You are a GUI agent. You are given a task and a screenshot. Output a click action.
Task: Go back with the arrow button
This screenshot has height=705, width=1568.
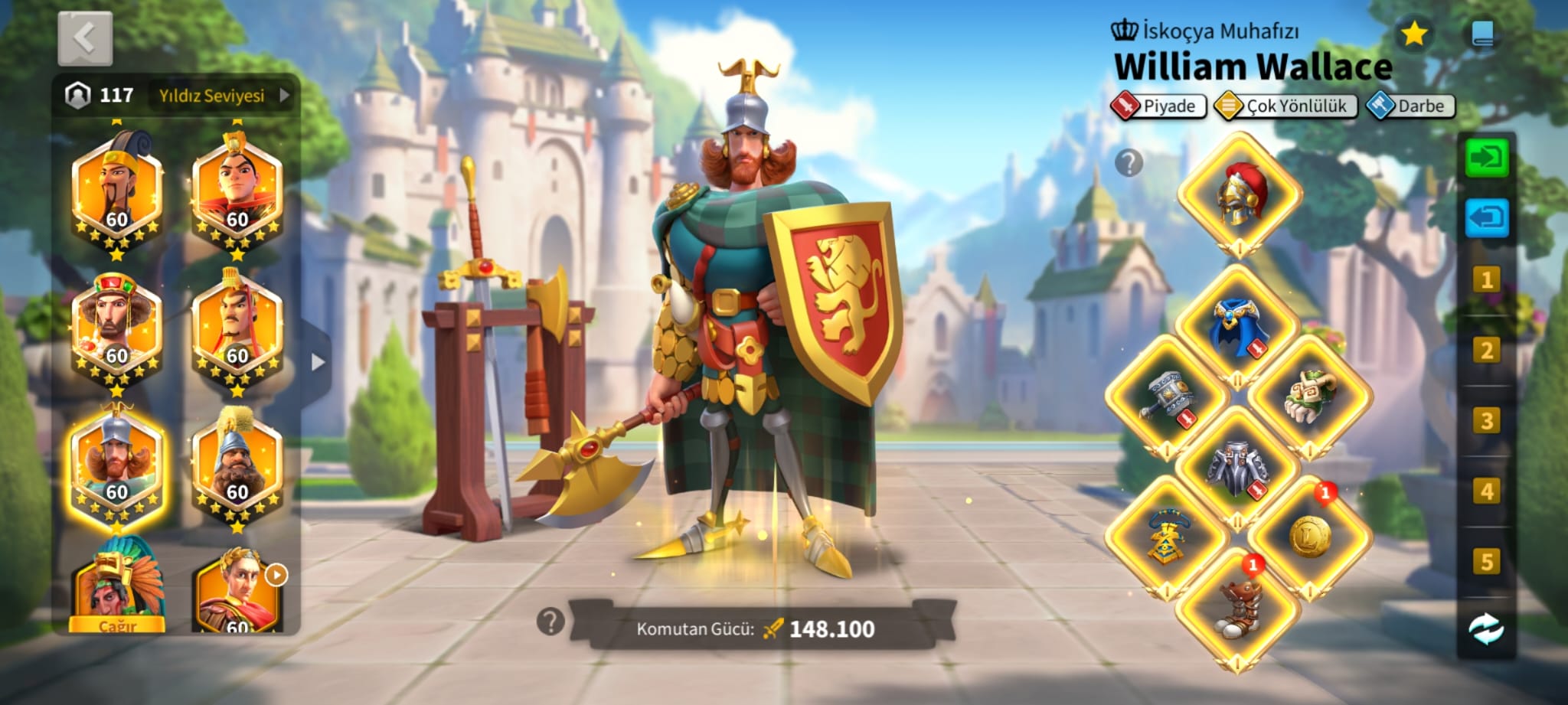85,38
